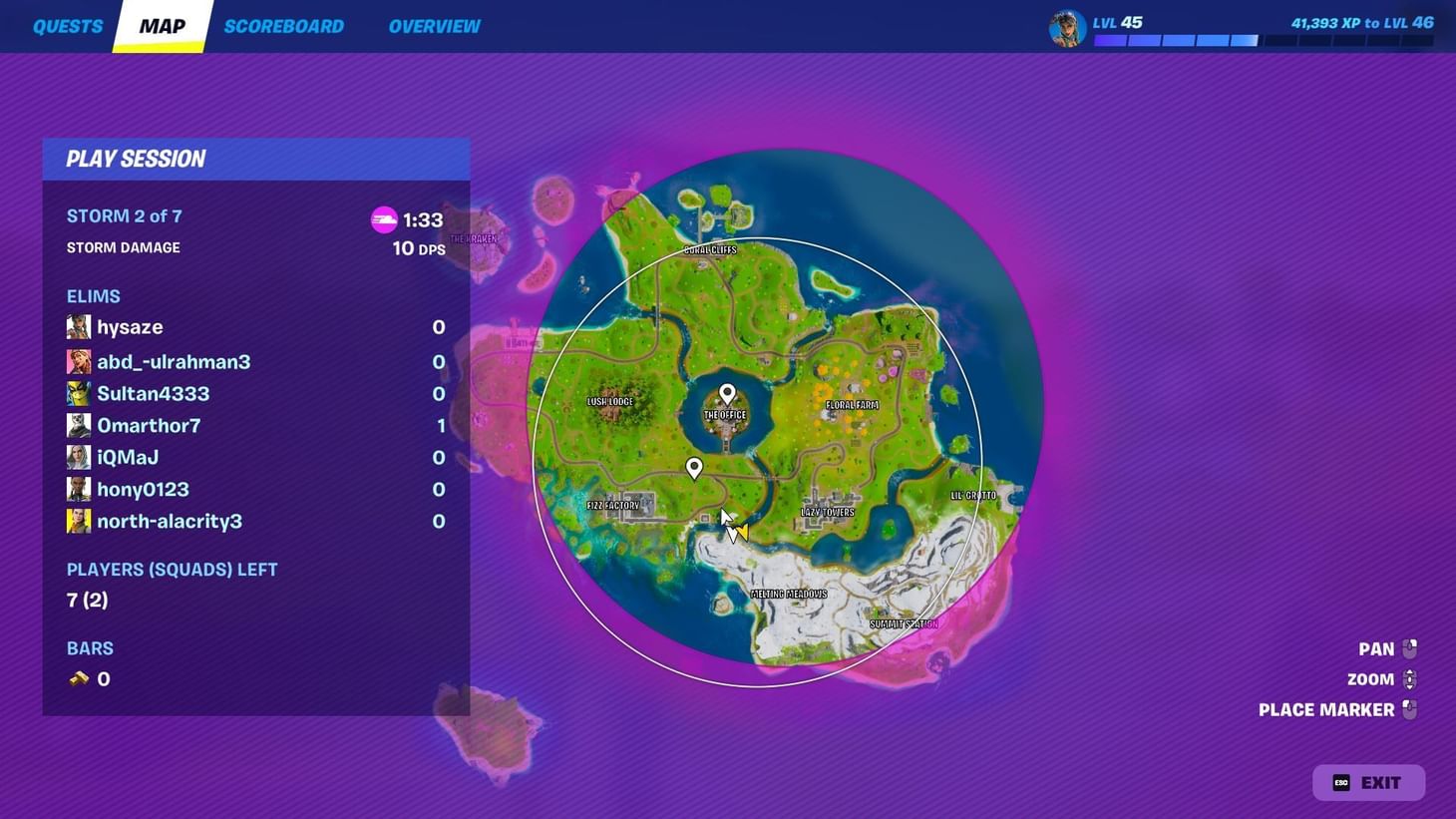Click the ZOOM mouse icon
The width and height of the screenshot is (1456, 819).
pyautogui.click(x=1409, y=678)
